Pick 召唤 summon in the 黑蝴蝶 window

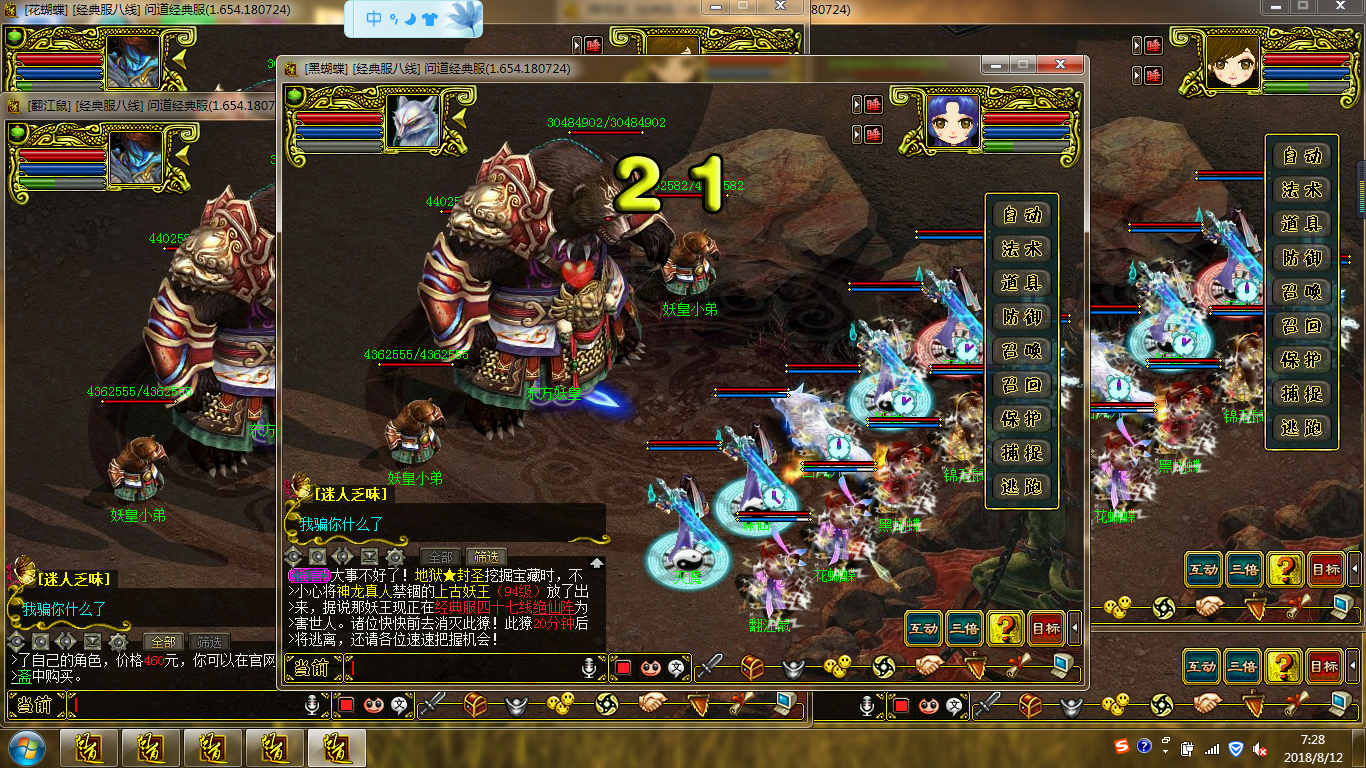pyautogui.click(x=1022, y=351)
